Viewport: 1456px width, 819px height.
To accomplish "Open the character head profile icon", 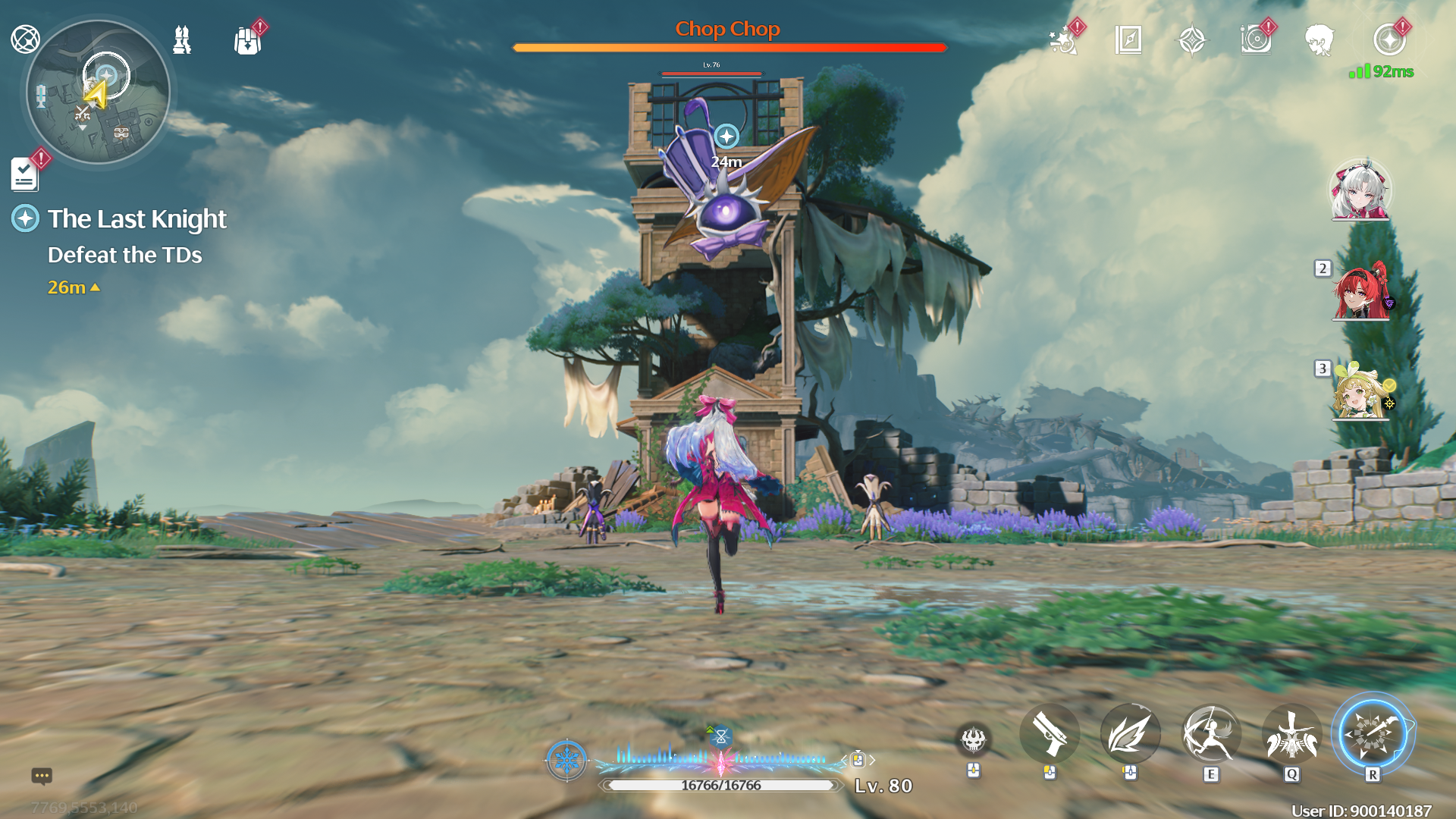I will coord(1319,40).
